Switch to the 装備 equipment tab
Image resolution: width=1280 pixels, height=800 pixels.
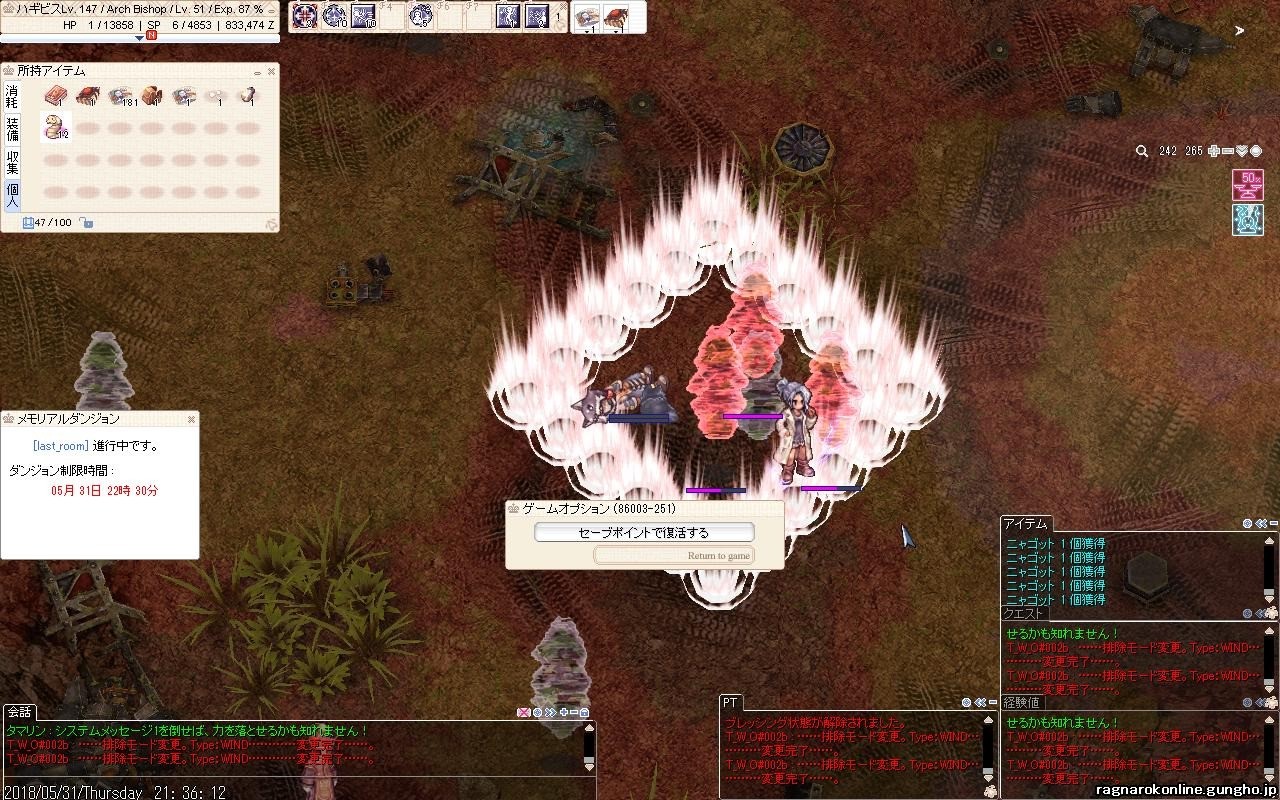coord(13,128)
